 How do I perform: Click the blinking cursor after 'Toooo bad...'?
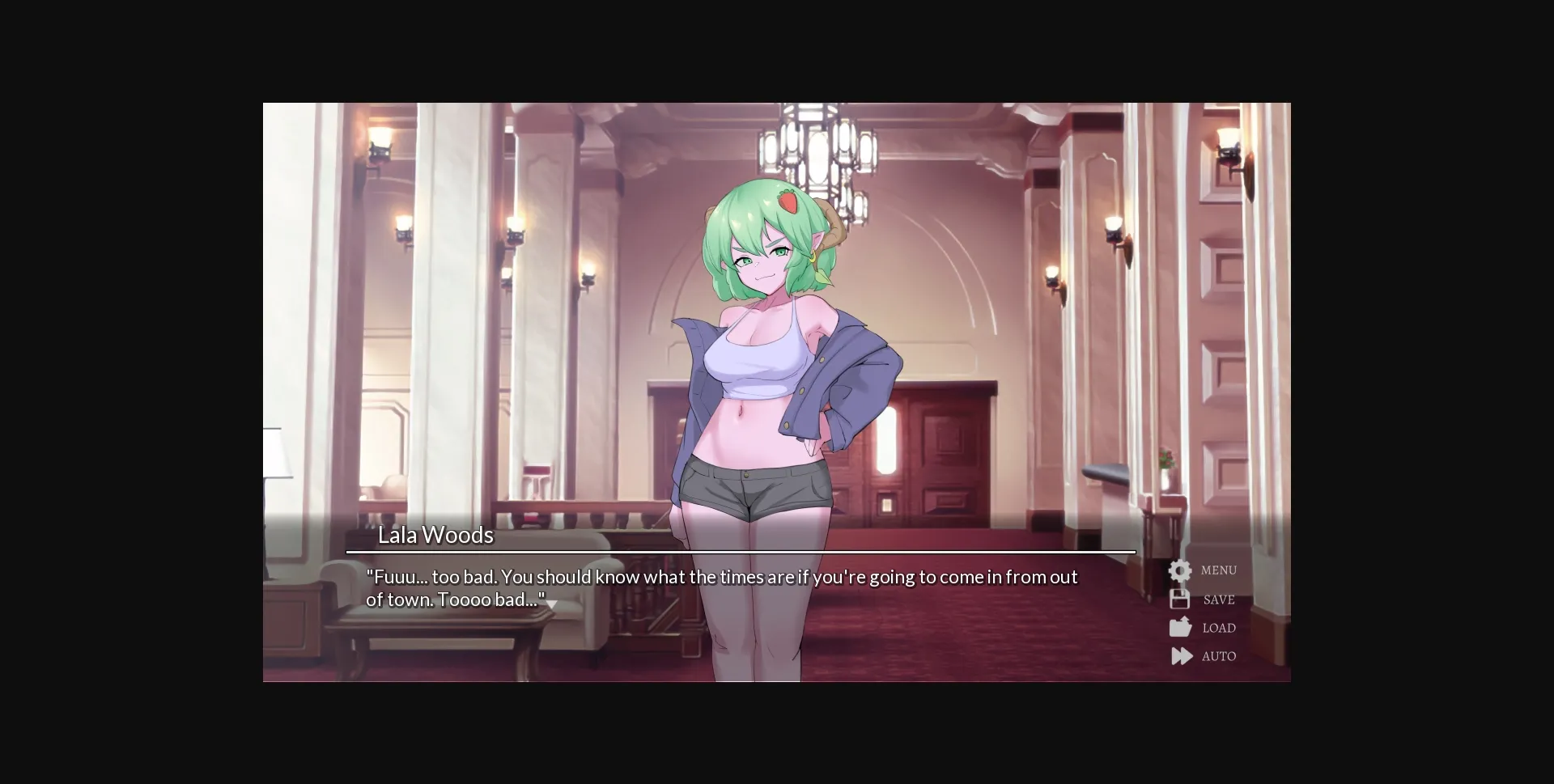(x=554, y=604)
